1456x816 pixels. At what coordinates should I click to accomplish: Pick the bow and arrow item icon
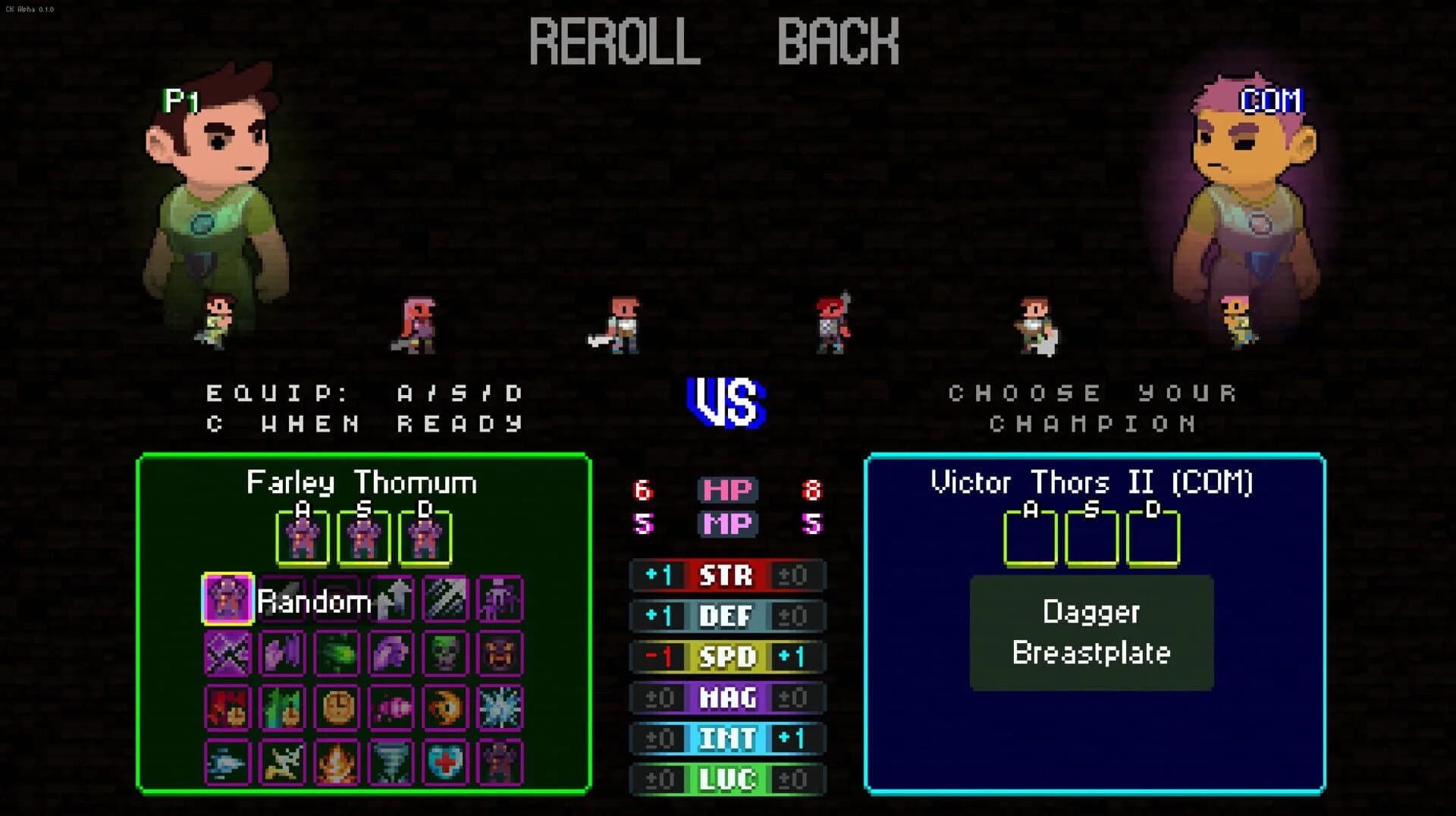[283, 762]
